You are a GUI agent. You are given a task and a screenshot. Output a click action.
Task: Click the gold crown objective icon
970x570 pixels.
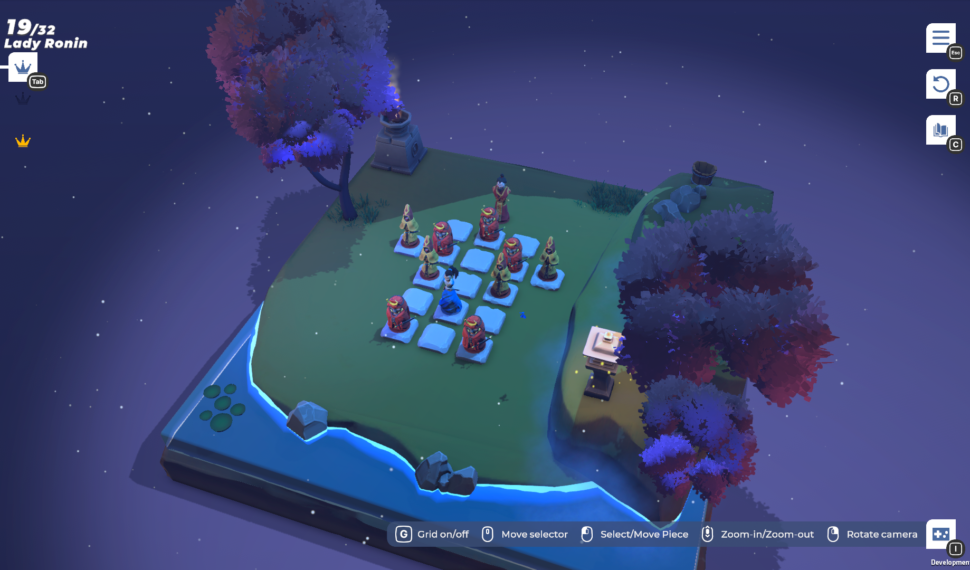pos(23,141)
